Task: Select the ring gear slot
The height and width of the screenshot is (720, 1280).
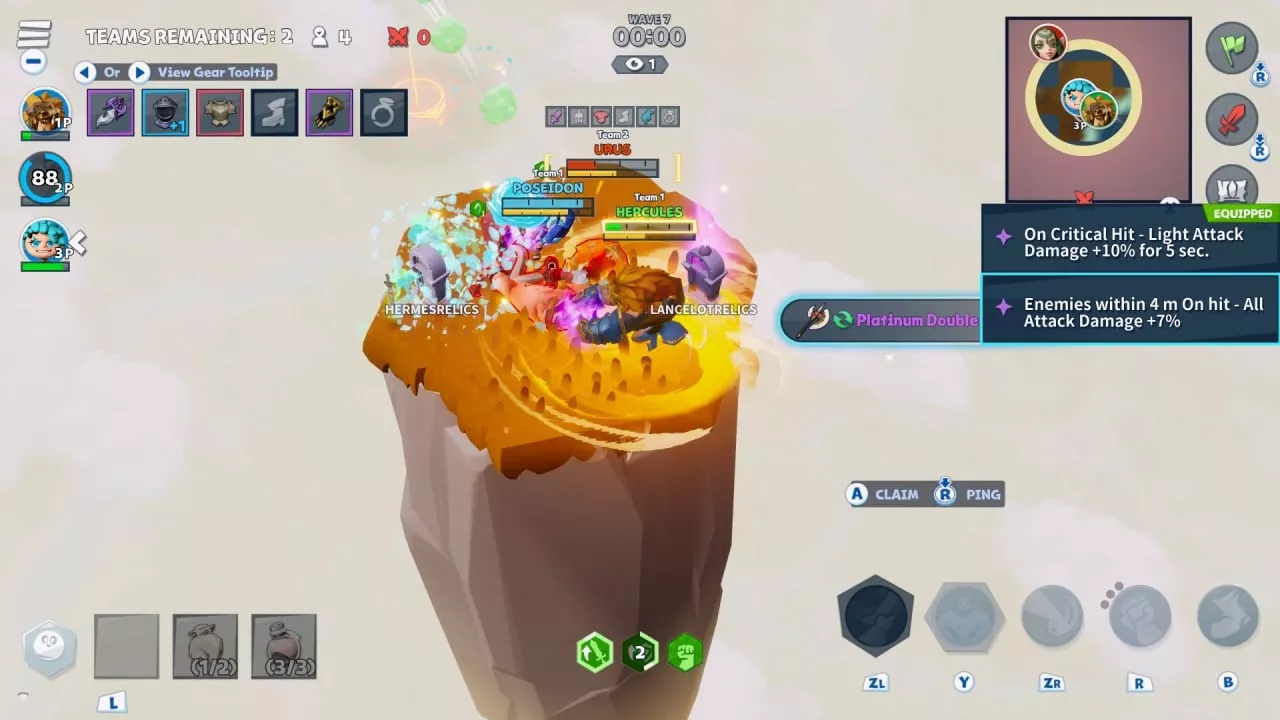Action: [x=383, y=112]
